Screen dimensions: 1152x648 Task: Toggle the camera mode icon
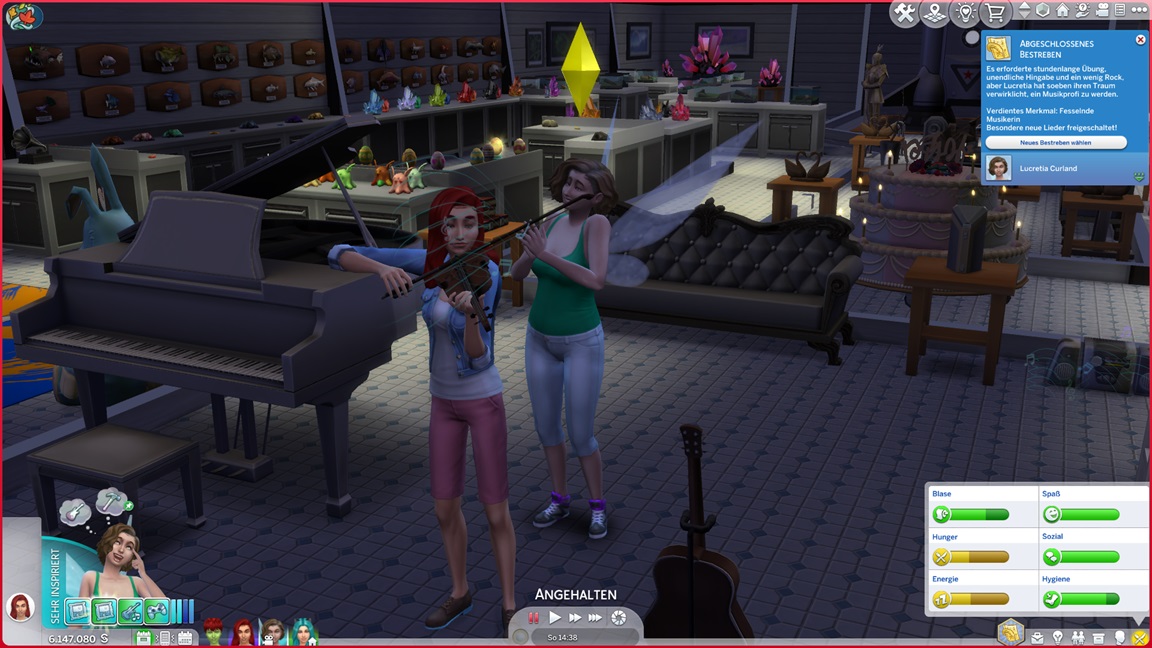[x=1100, y=10]
